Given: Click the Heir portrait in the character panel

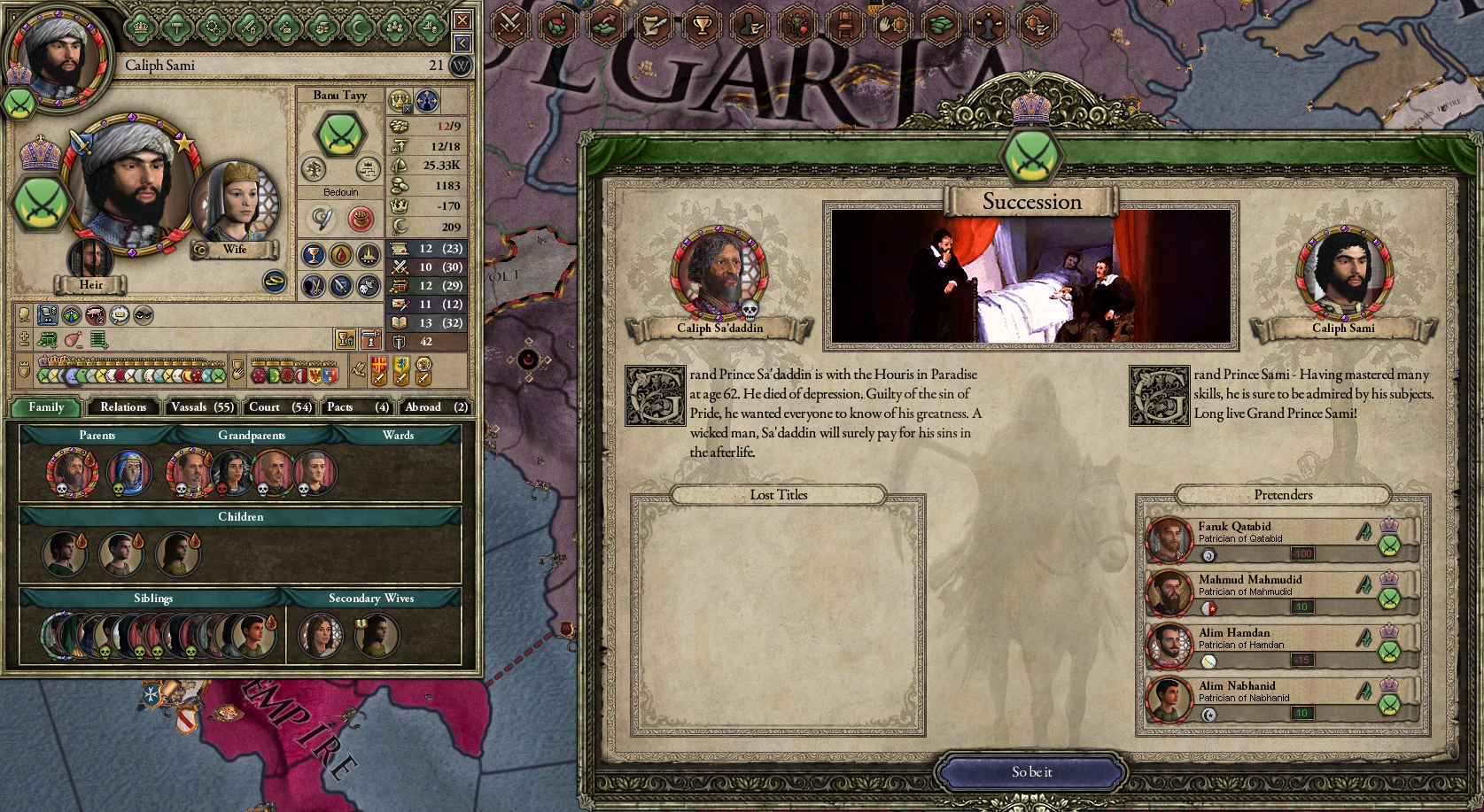Looking at the screenshot, I should tap(91, 257).
